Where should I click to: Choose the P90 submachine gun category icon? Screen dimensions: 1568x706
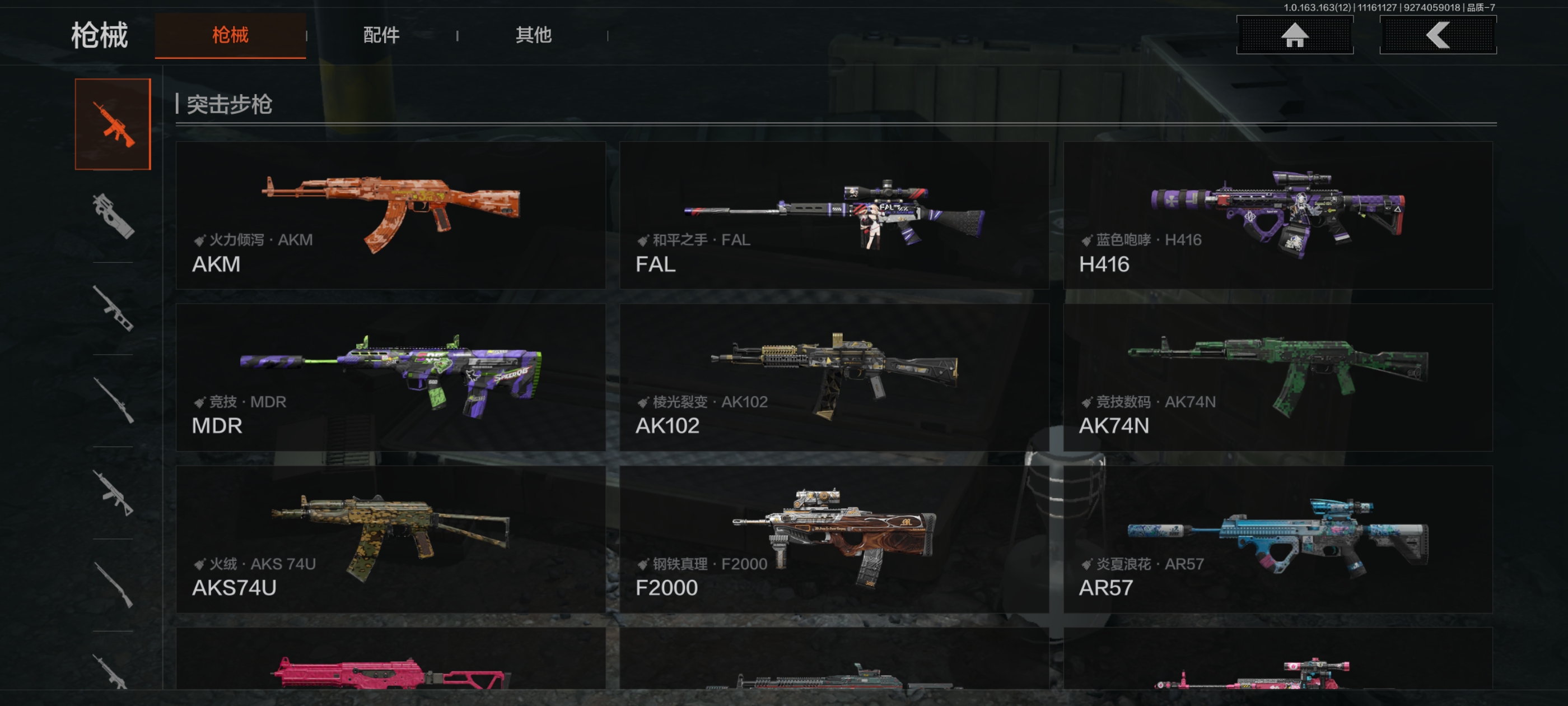point(113,216)
